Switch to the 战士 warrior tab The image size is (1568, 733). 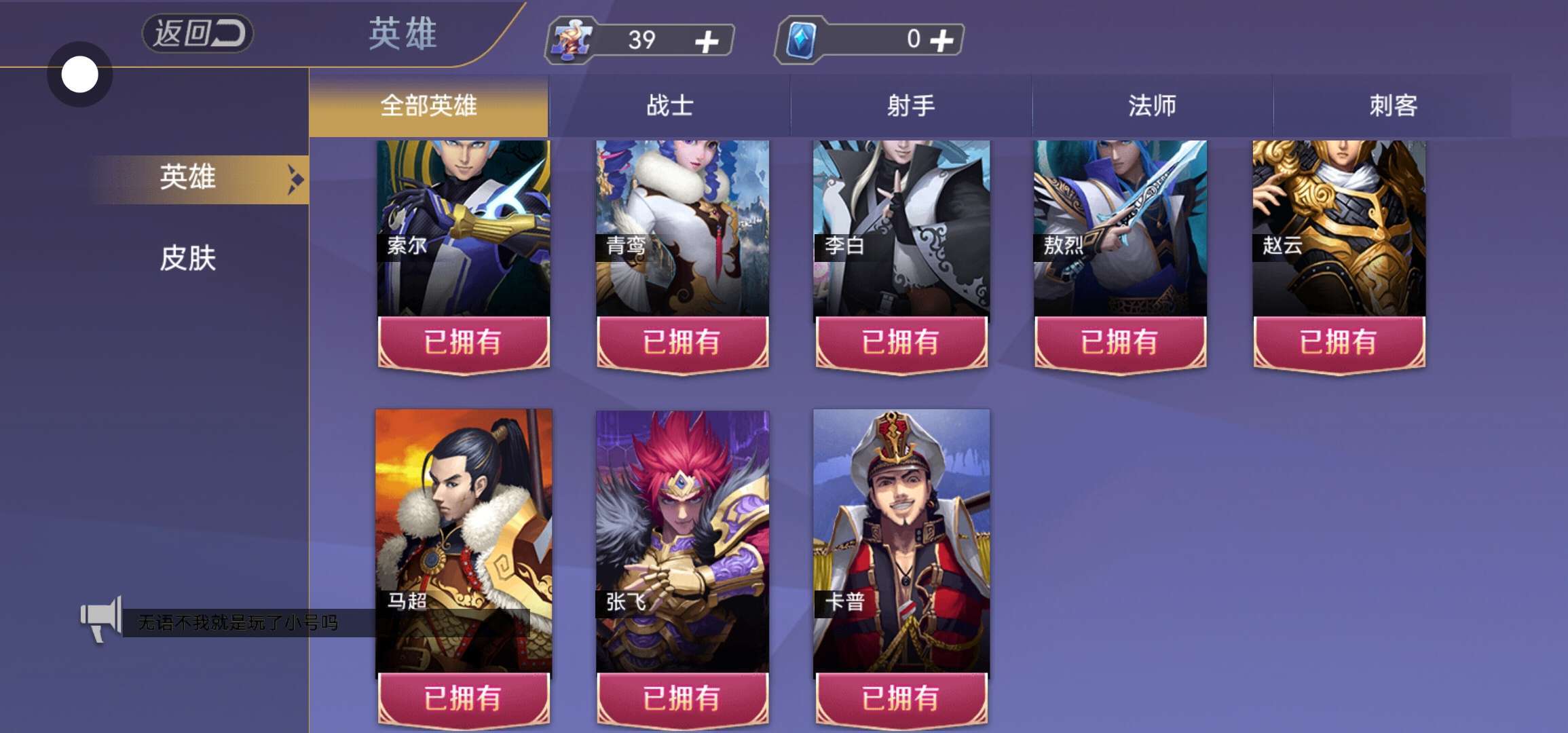669,106
